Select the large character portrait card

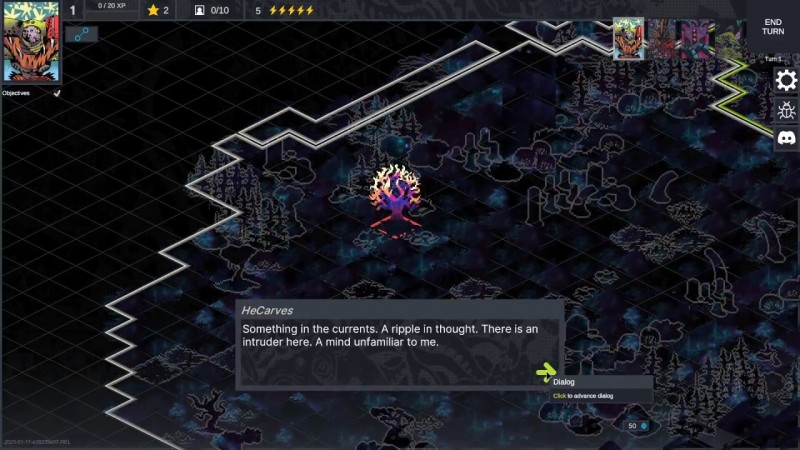tap(31, 42)
